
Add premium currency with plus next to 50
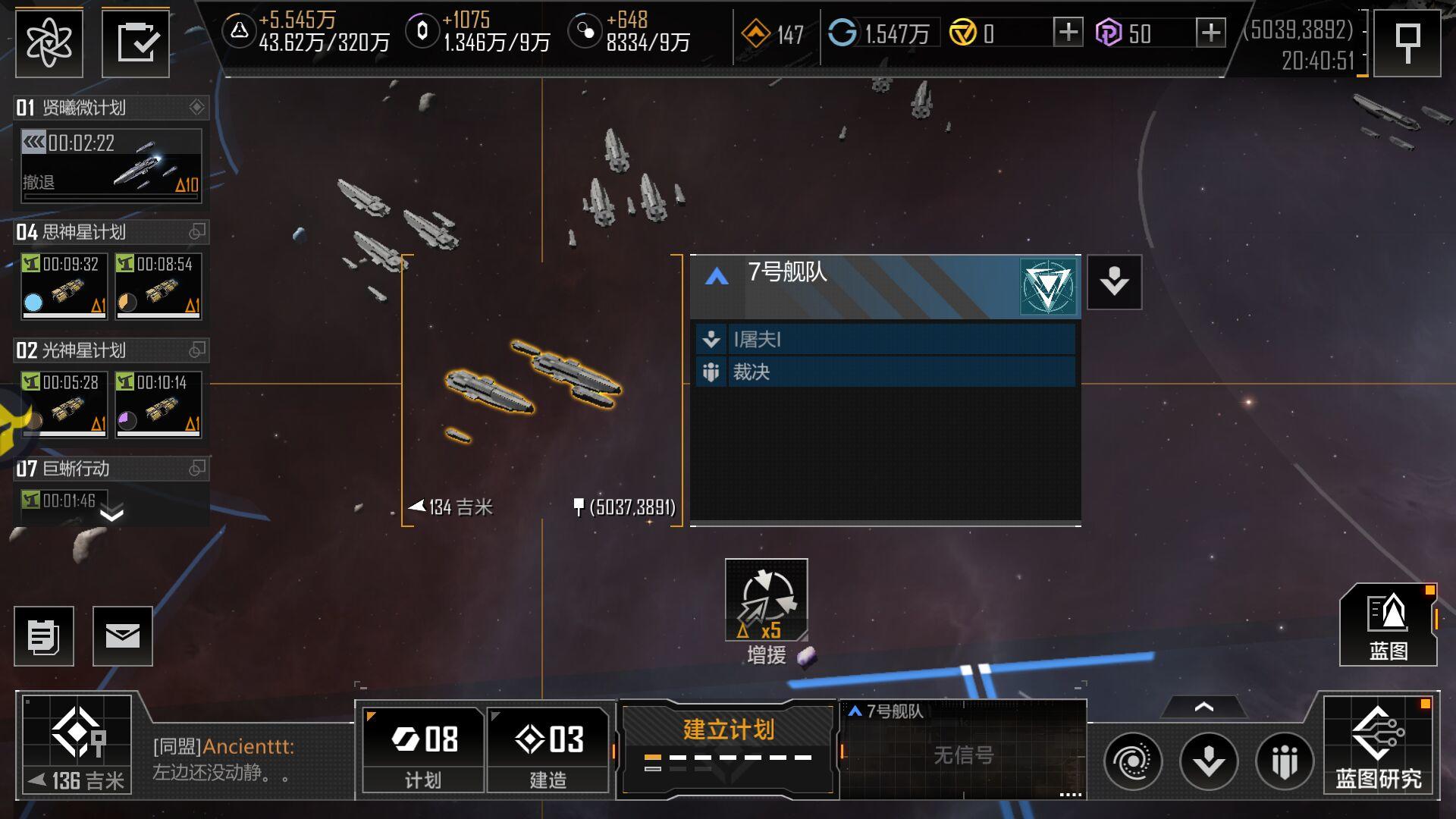(1210, 33)
